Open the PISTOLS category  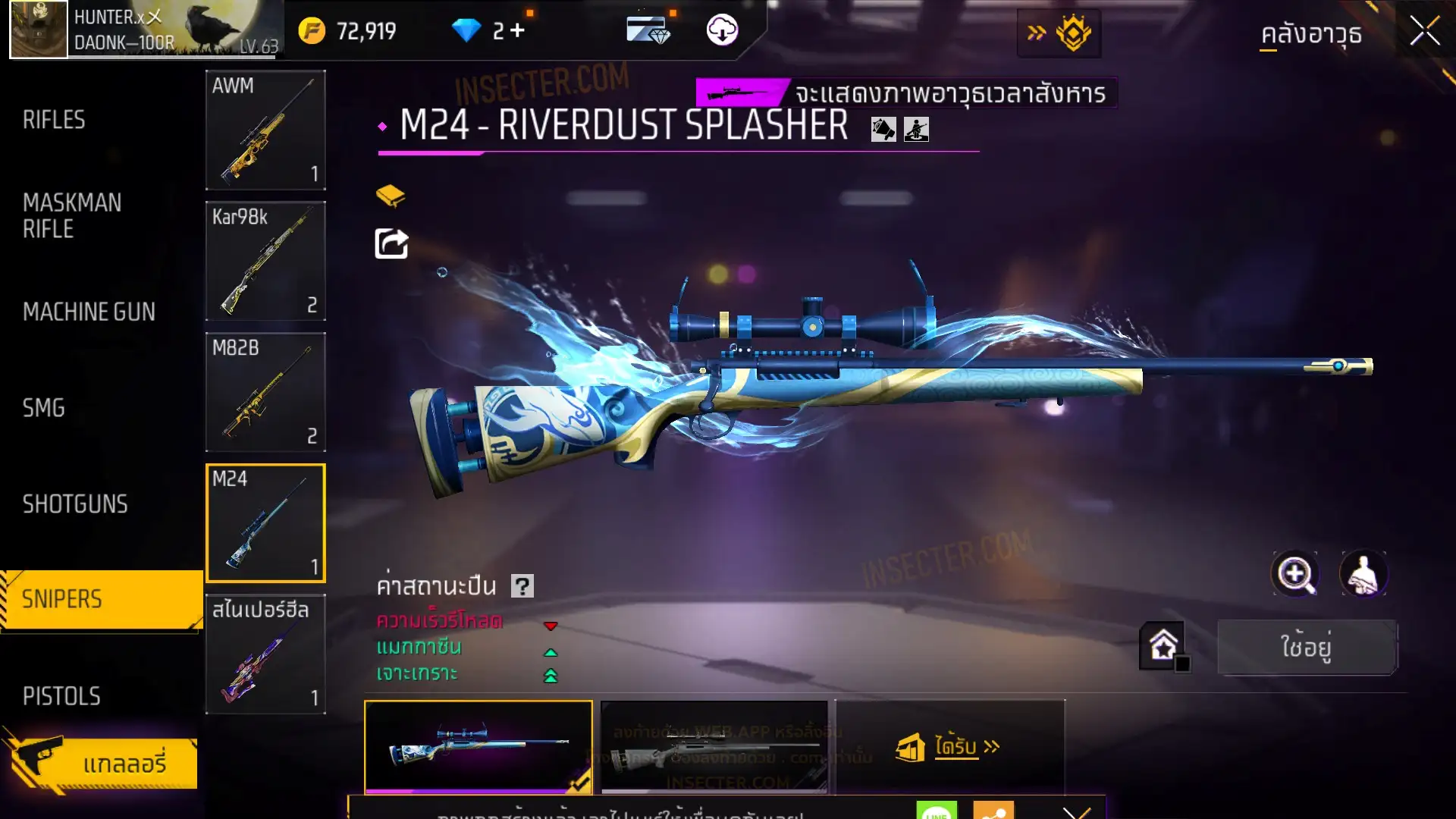61,696
